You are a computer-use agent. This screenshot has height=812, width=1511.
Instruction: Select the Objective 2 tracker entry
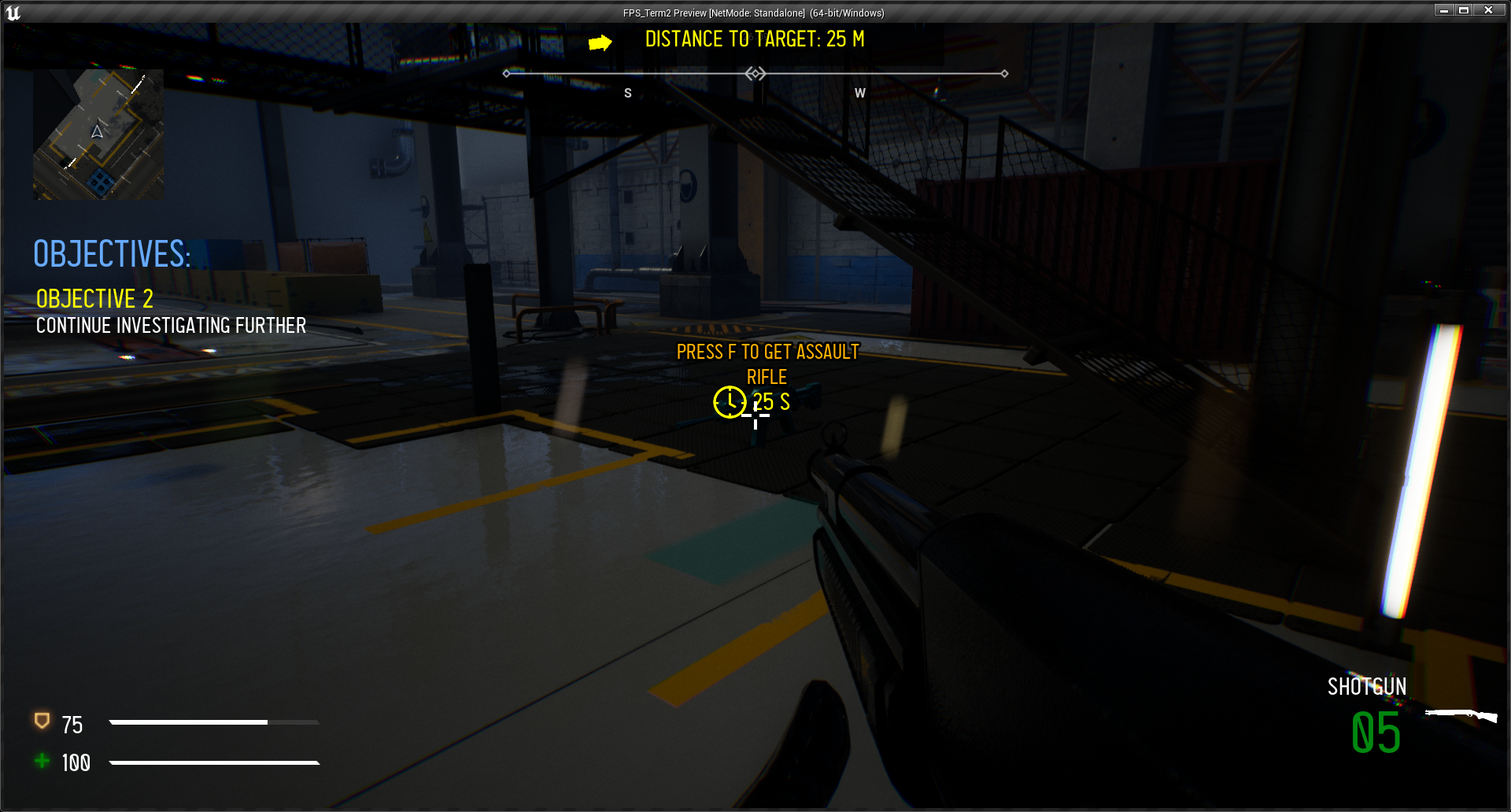(94, 299)
